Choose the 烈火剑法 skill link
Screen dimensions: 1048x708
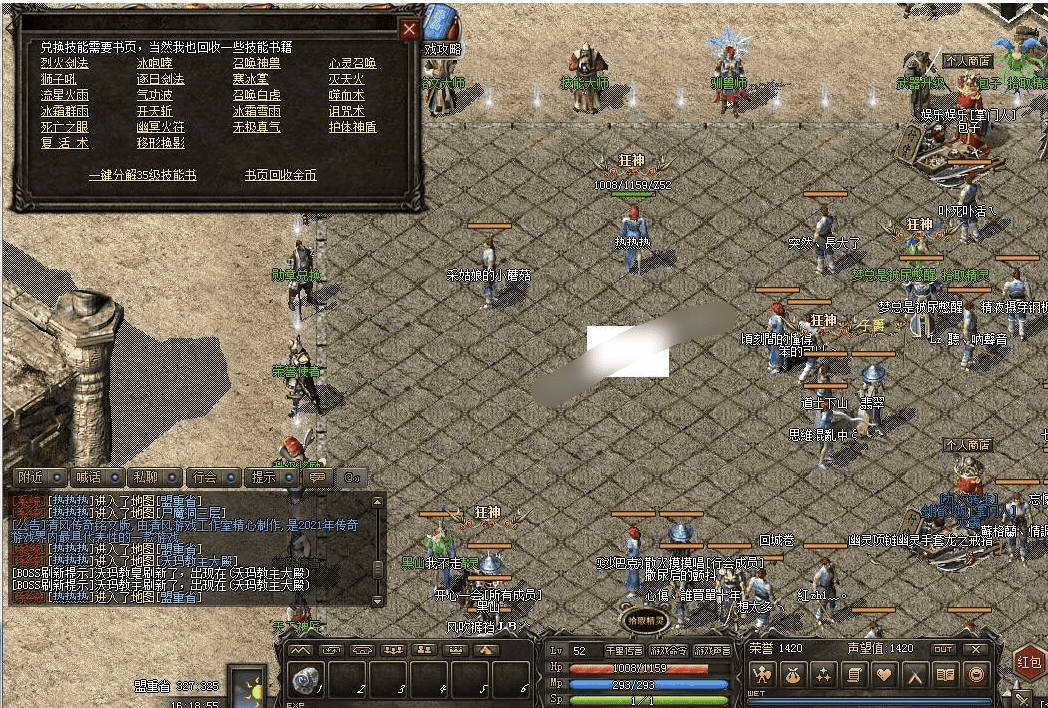[x=64, y=63]
